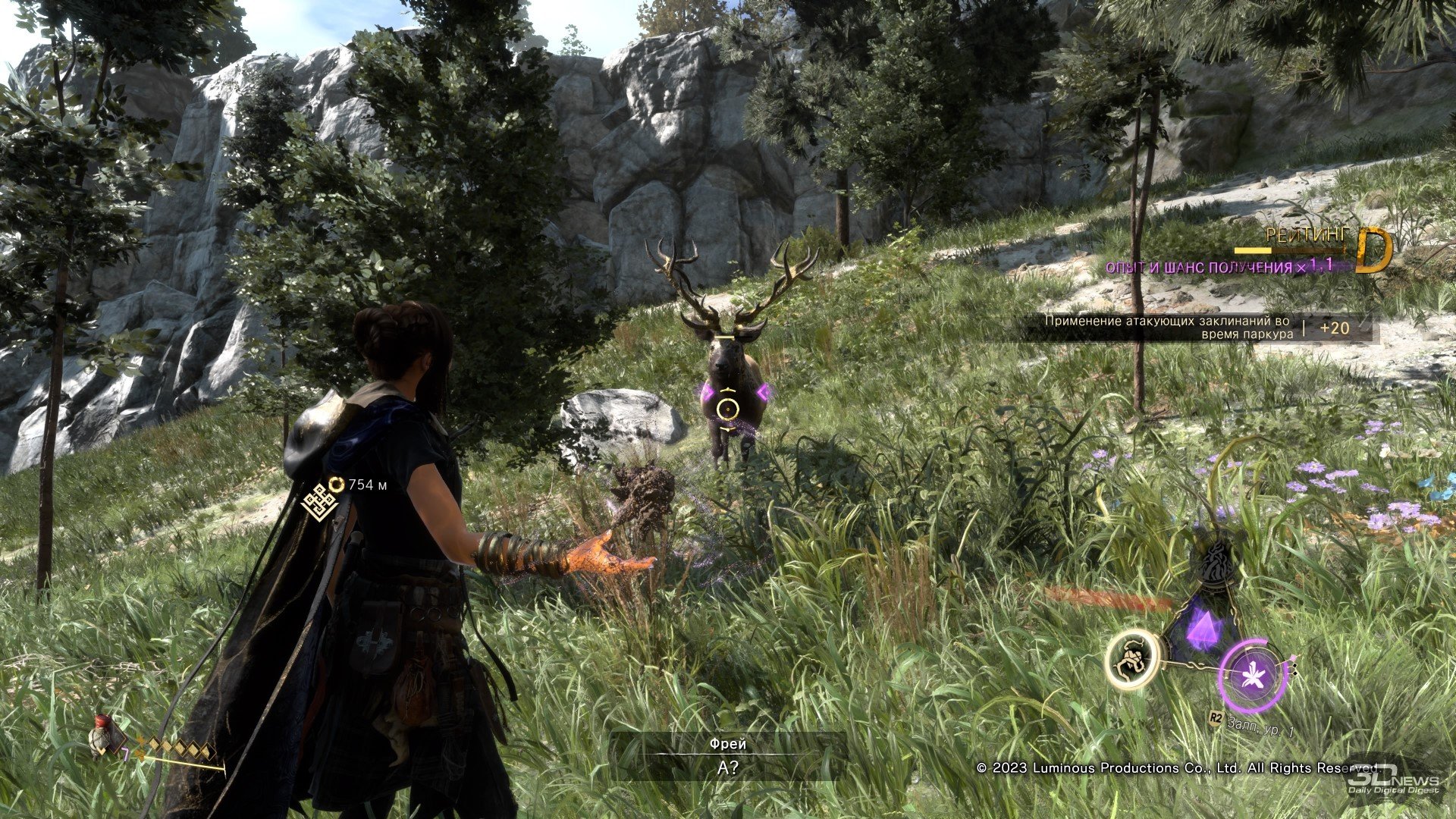The image size is (1456, 819).
Task: Click the orange rating letter D badge
Action: click(x=1373, y=249)
